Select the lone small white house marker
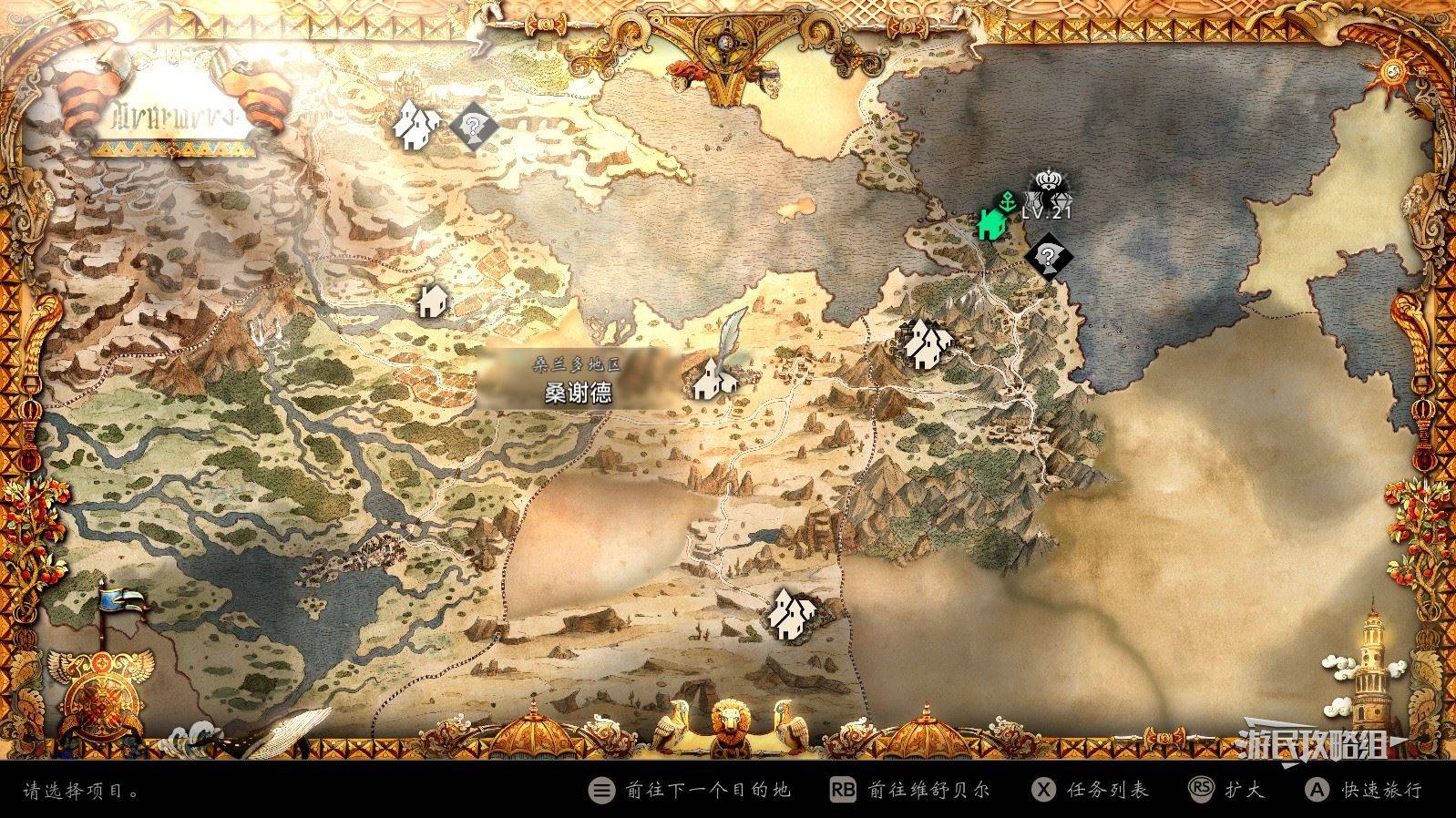Viewport: 1456px width, 818px height. coord(433,299)
